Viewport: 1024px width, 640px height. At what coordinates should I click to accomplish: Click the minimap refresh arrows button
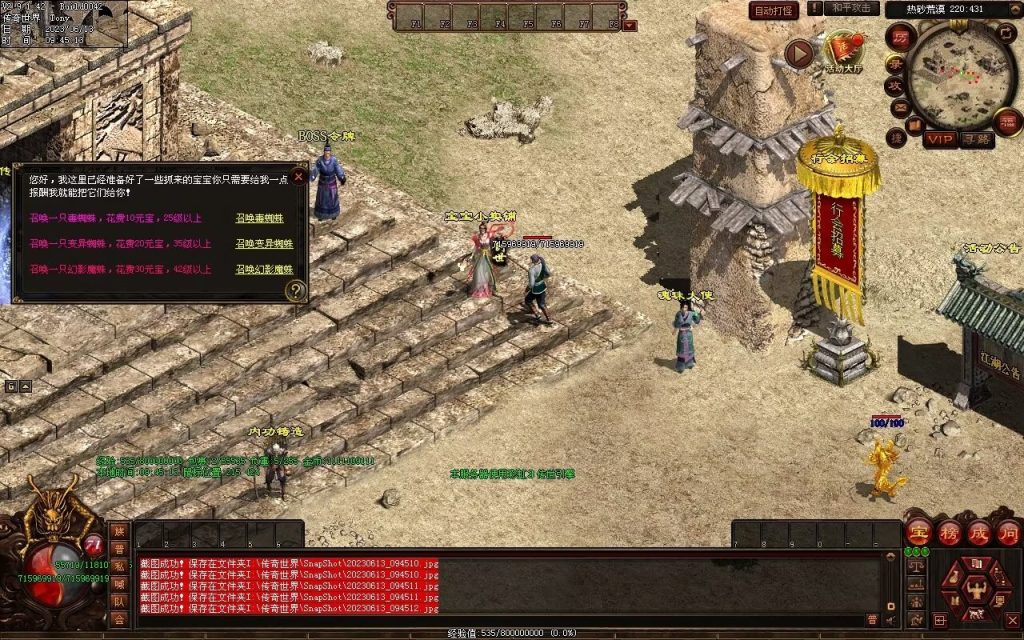(1005, 33)
